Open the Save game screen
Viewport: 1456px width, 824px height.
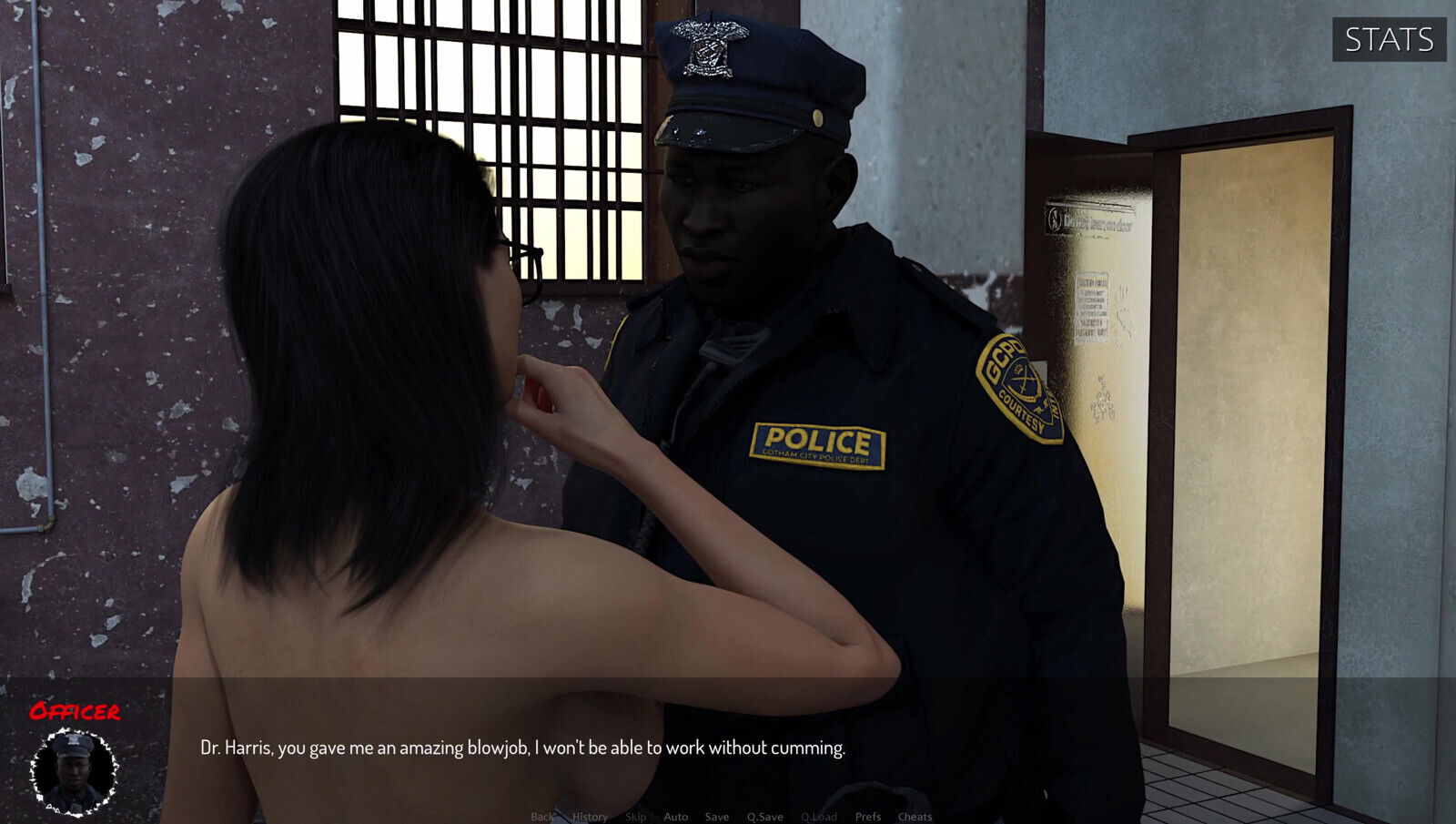pyautogui.click(x=717, y=817)
